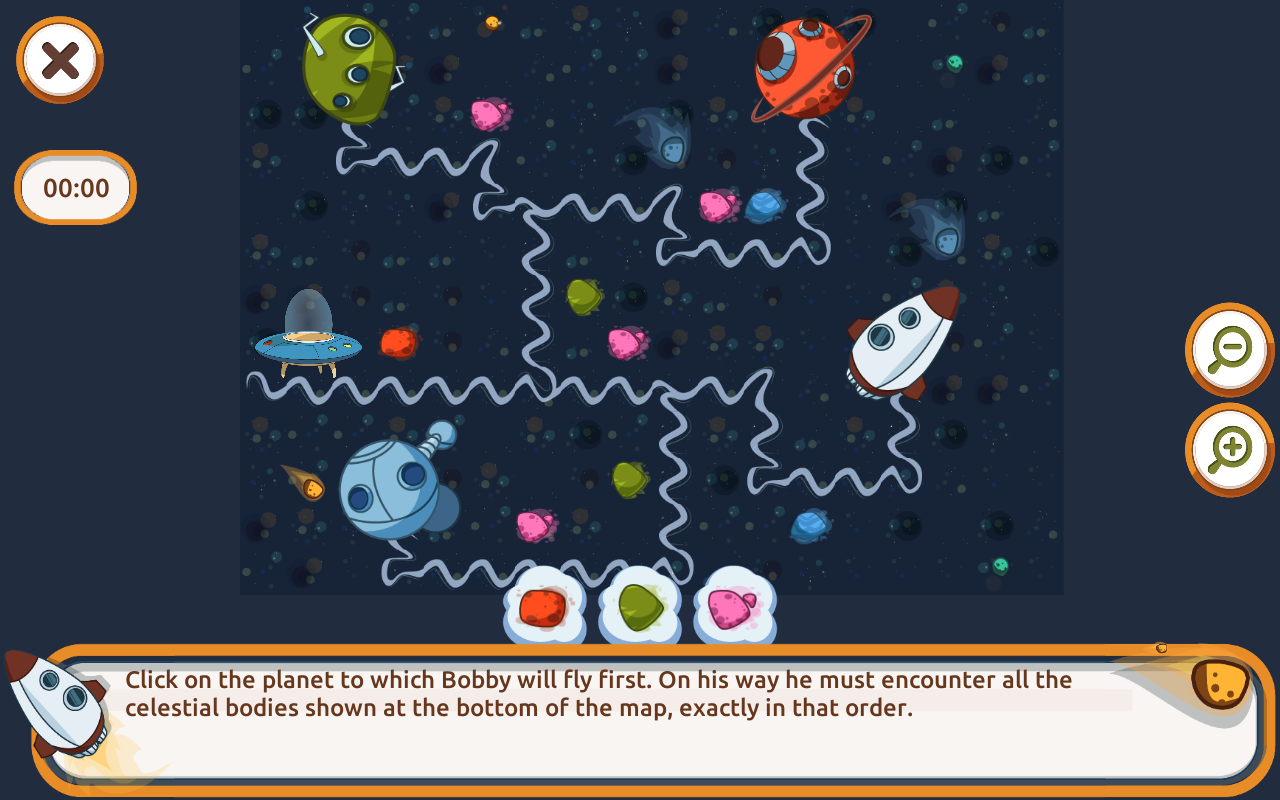Click the green planet with antennas
The height and width of the screenshot is (800, 1280).
pyautogui.click(x=352, y=65)
